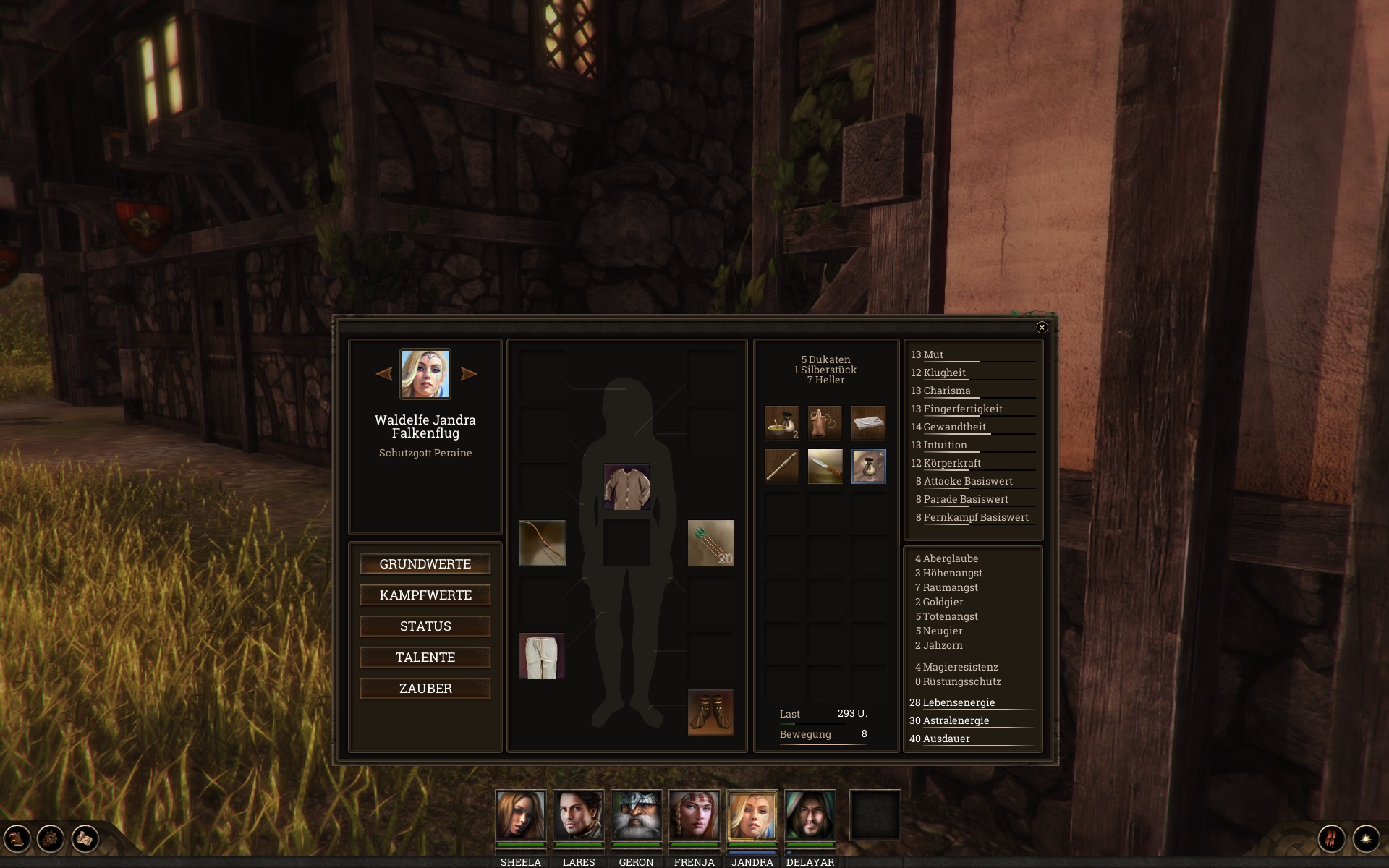1389x868 pixels.
Task: Select the flute item in the inventory
Action: pyautogui.click(x=782, y=467)
